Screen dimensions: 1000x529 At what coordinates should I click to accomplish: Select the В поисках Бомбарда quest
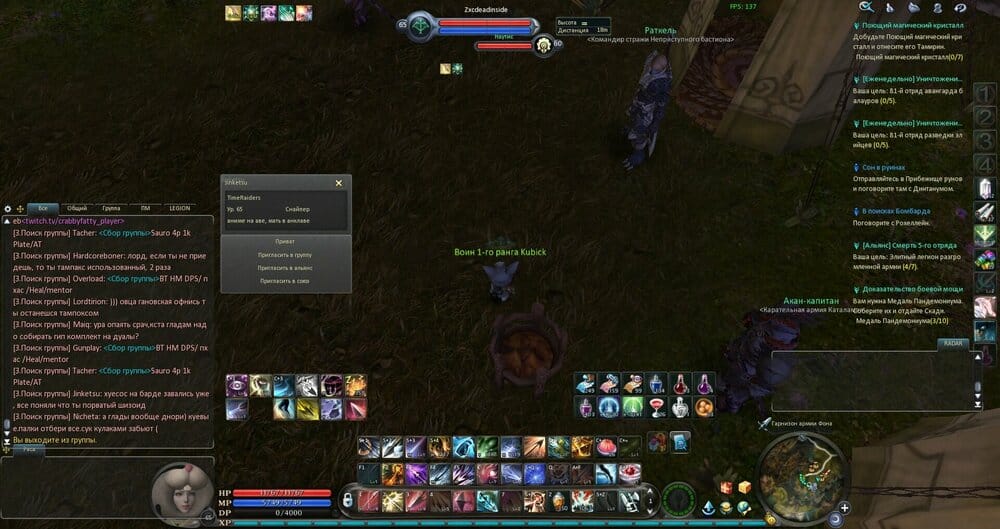click(896, 211)
